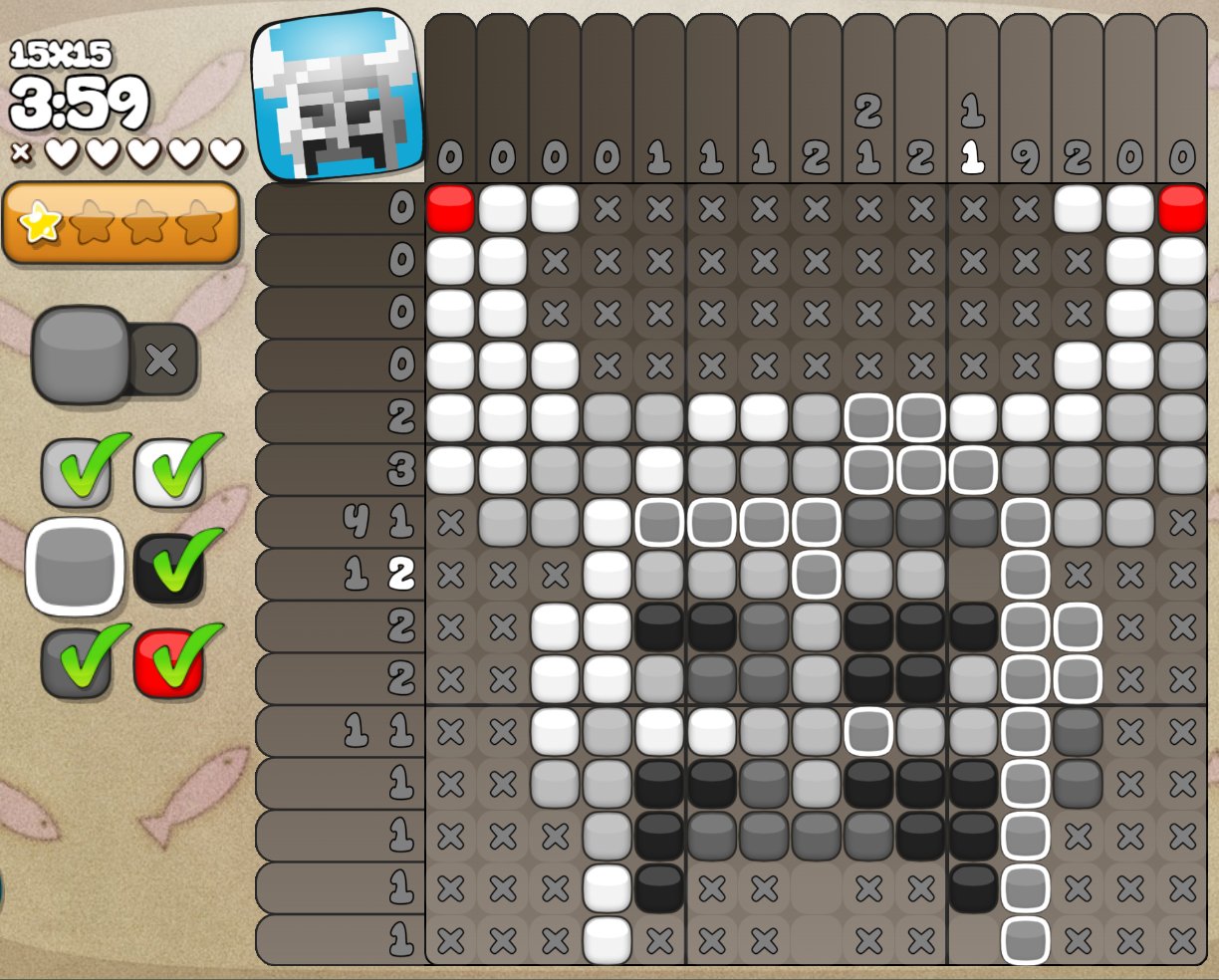Select the highlighted medium gray swatch
The width and height of the screenshot is (1219, 980).
pyautogui.click(x=75, y=567)
